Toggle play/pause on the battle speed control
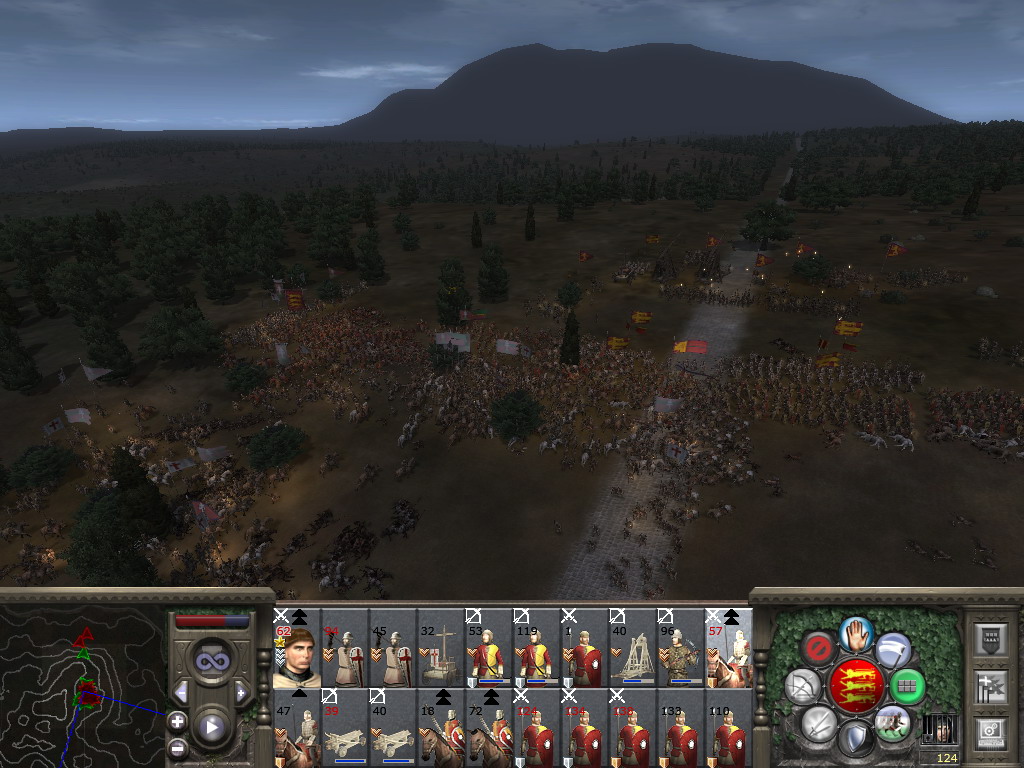Image resolution: width=1024 pixels, height=768 pixels. tap(211, 727)
